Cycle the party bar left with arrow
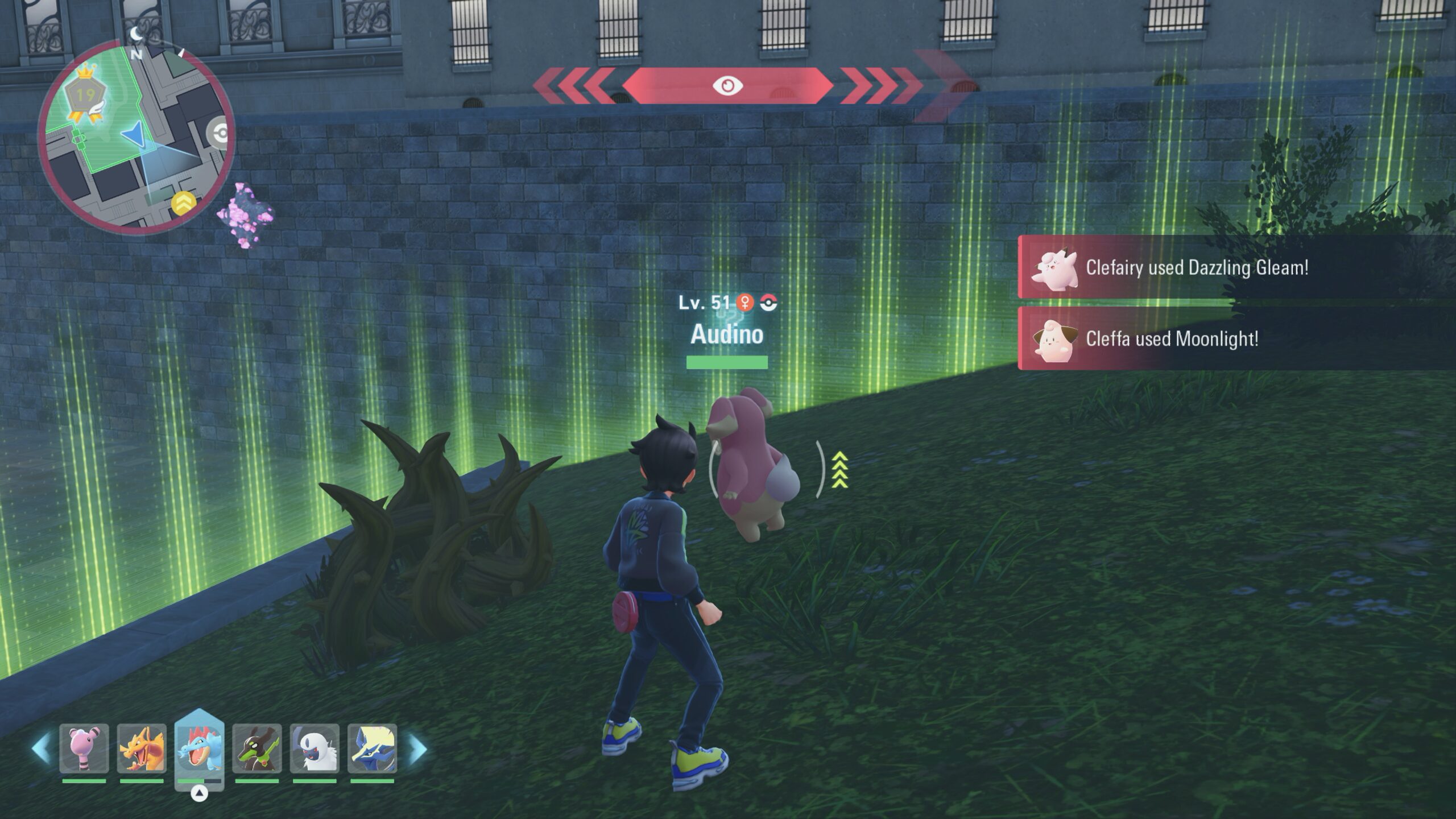 pos(41,748)
